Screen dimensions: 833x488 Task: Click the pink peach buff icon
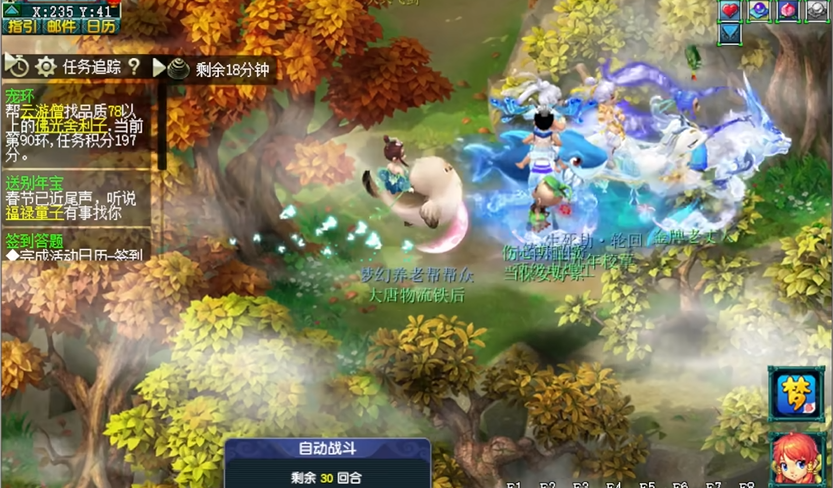(788, 10)
